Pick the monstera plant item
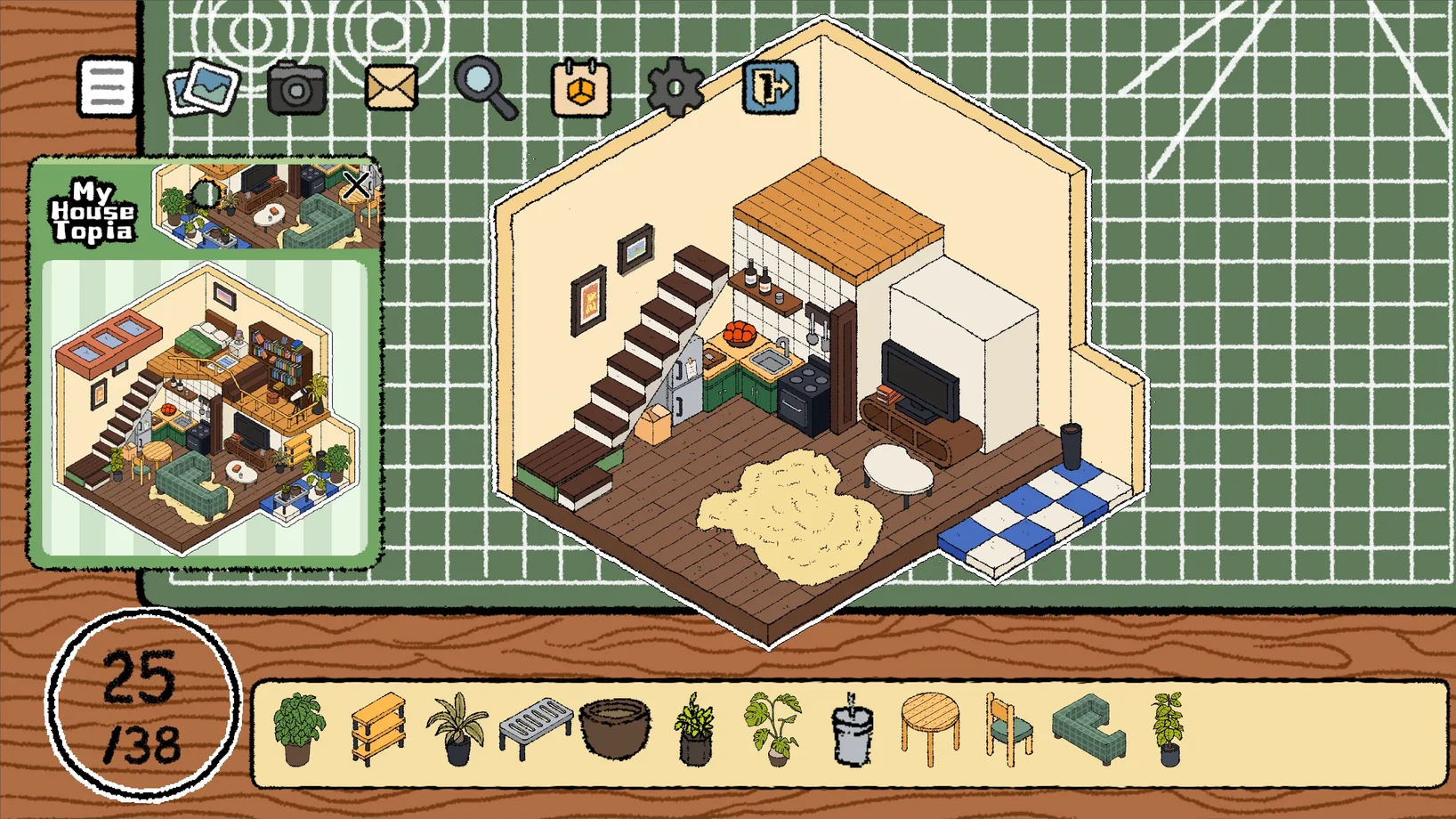This screenshot has height=819, width=1456. (x=773, y=729)
